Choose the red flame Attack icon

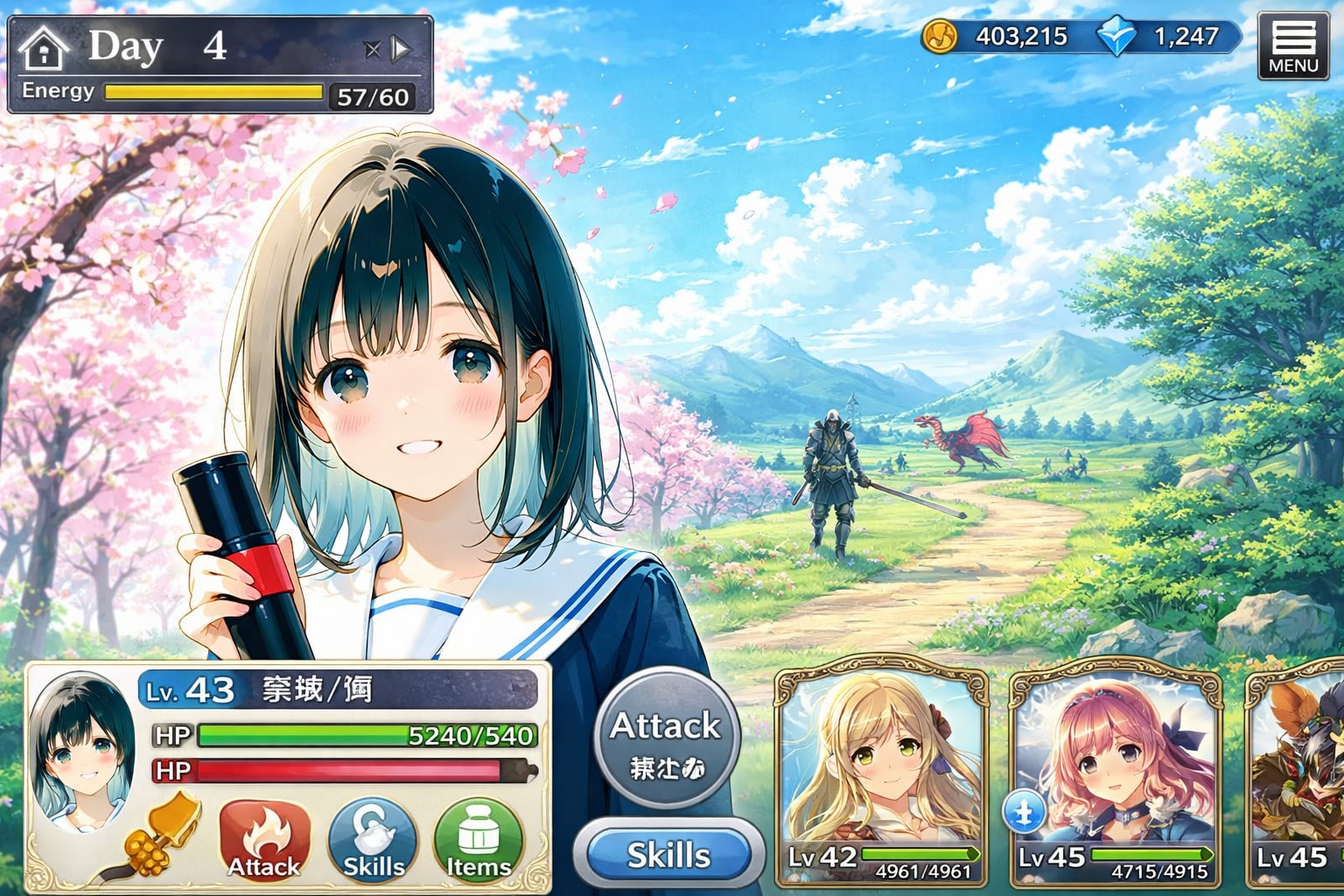click(264, 839)
